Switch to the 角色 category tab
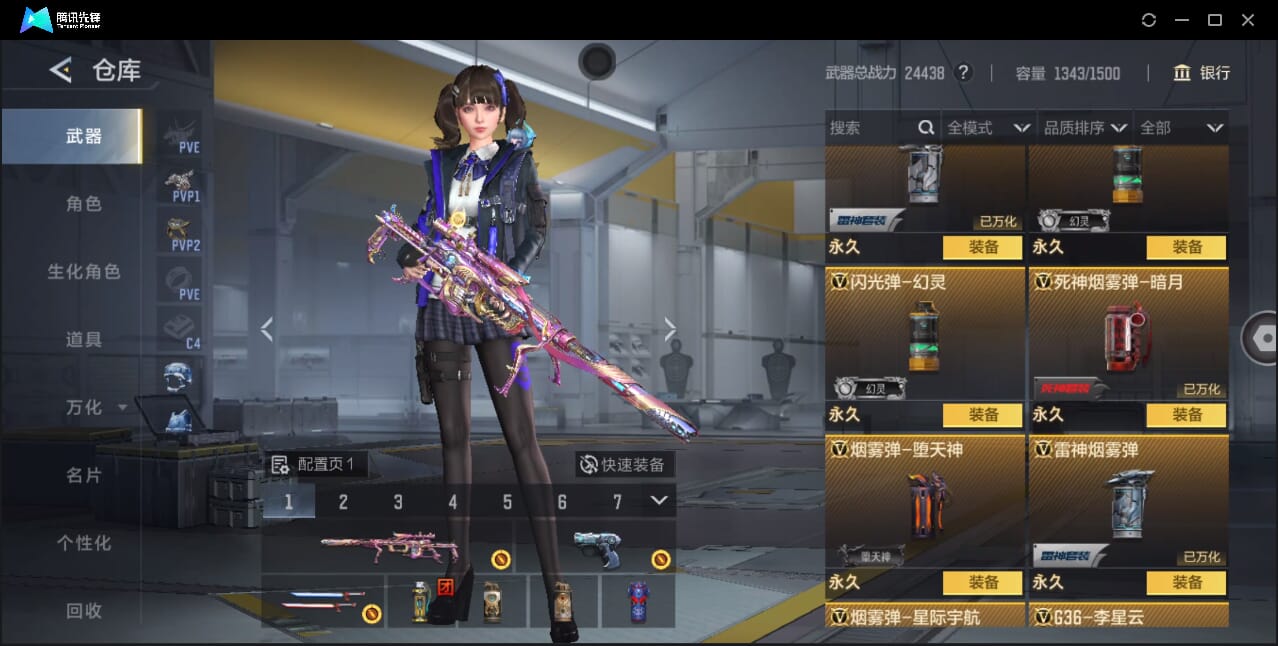This screenshot has height=646, width=1278. pyautogui.click(x=84, y=204)
